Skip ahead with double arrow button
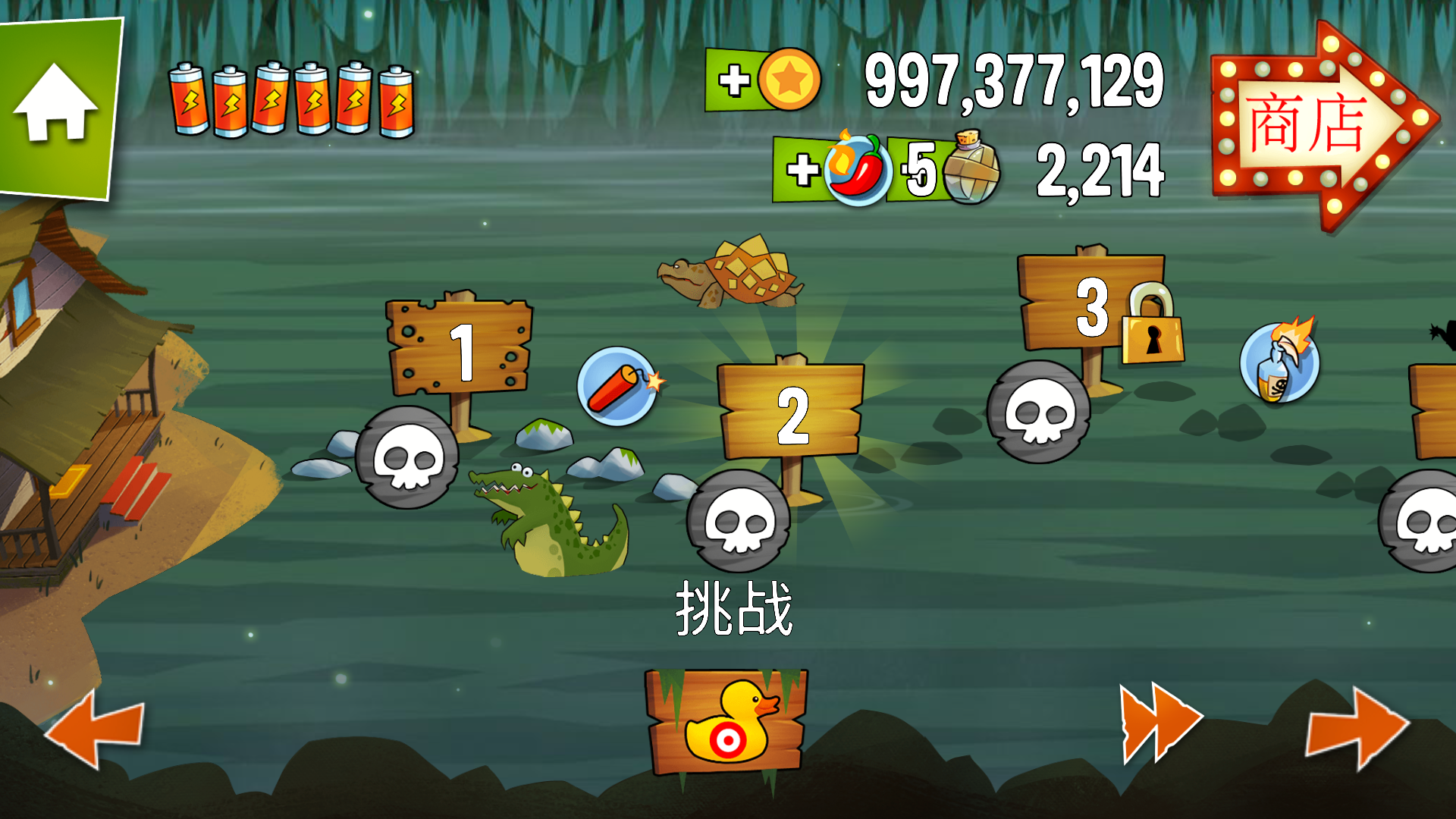The width and height of the screenshot is (1456, 819). tap(1159, 723)
